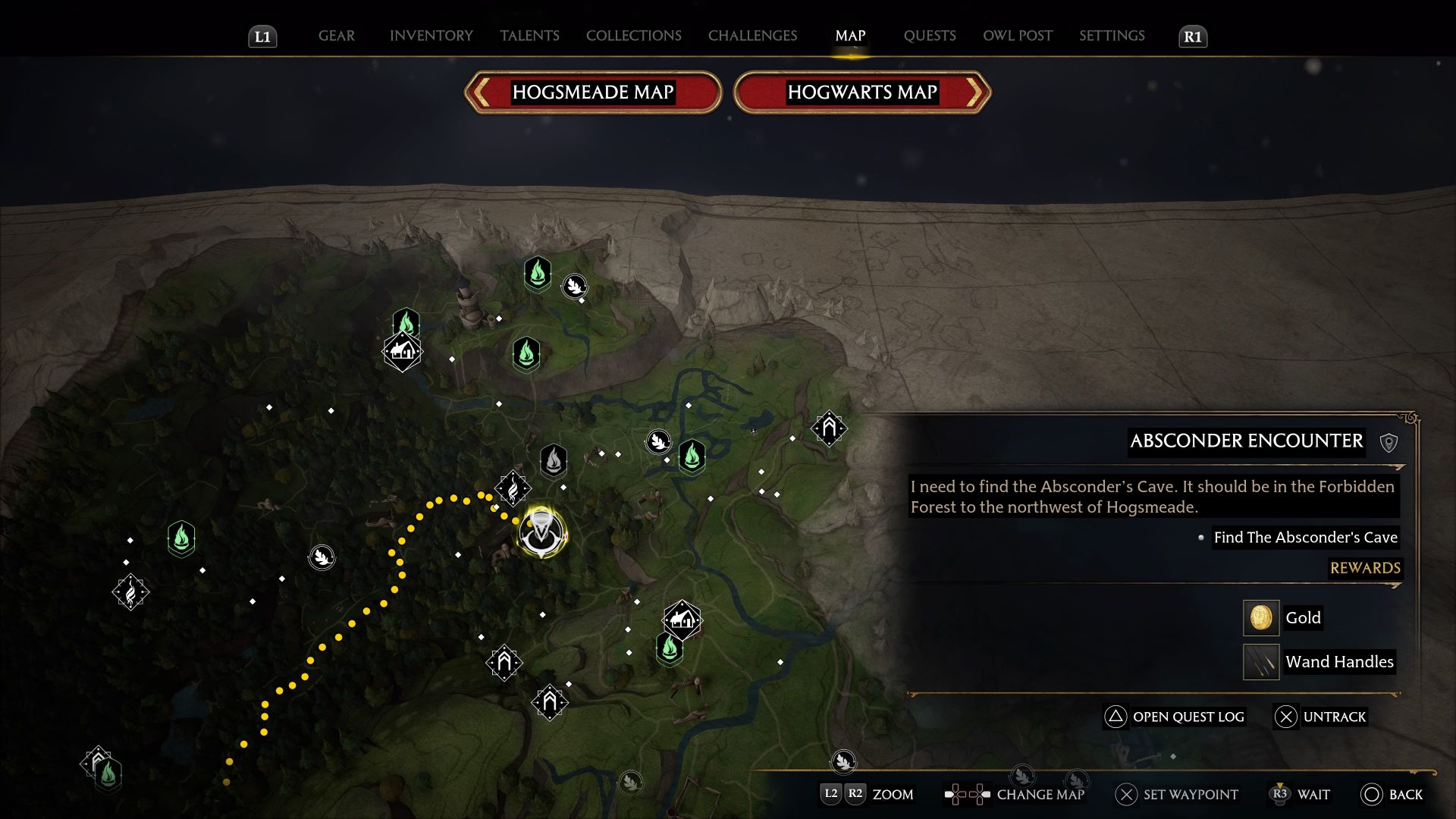Click the left arrow on Hogsmeade Map banner
Screen dimensions: 1456x819
(479, 92)
